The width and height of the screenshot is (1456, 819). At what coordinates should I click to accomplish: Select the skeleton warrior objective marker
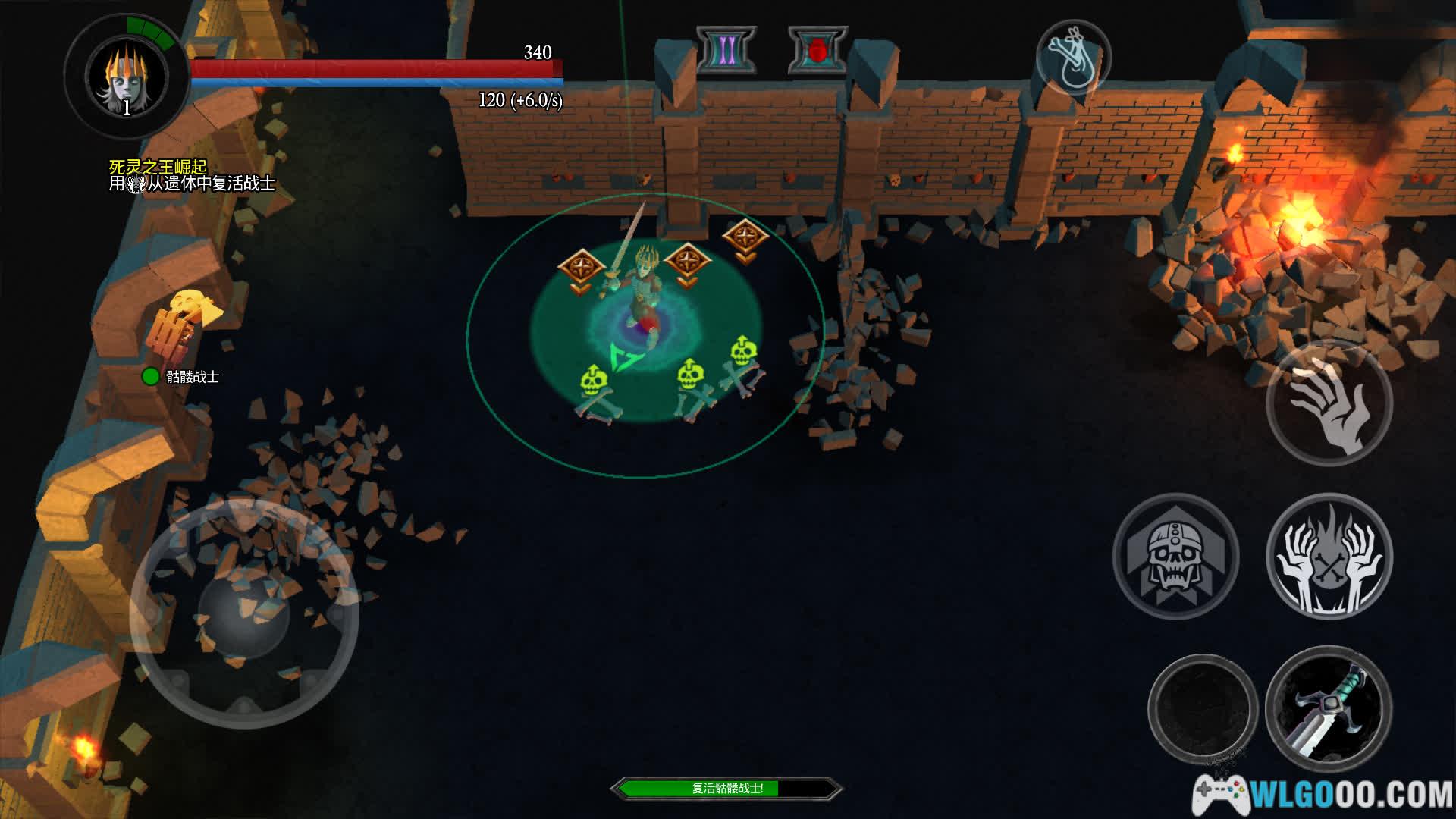(151, 376)
